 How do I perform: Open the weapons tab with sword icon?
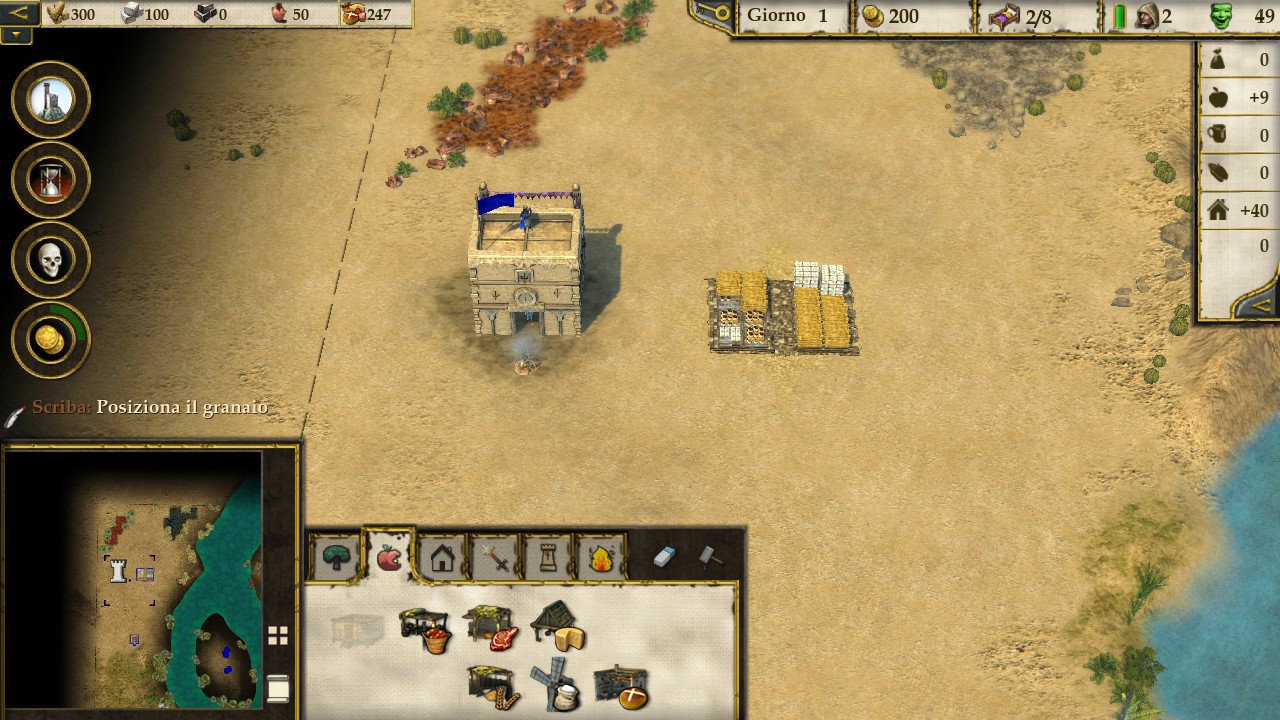click(495, 558)
